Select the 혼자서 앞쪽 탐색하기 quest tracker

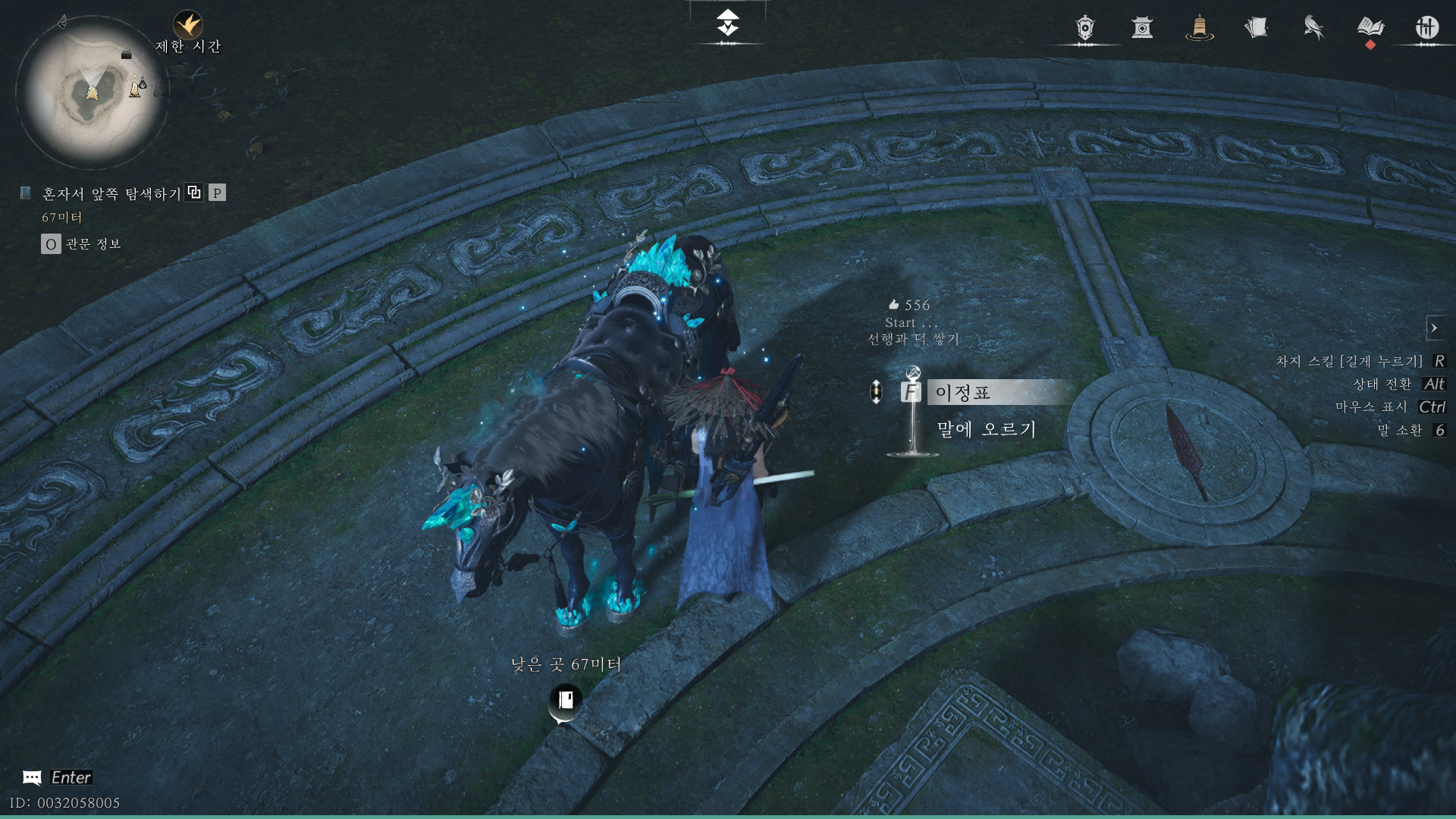point(111,194)
